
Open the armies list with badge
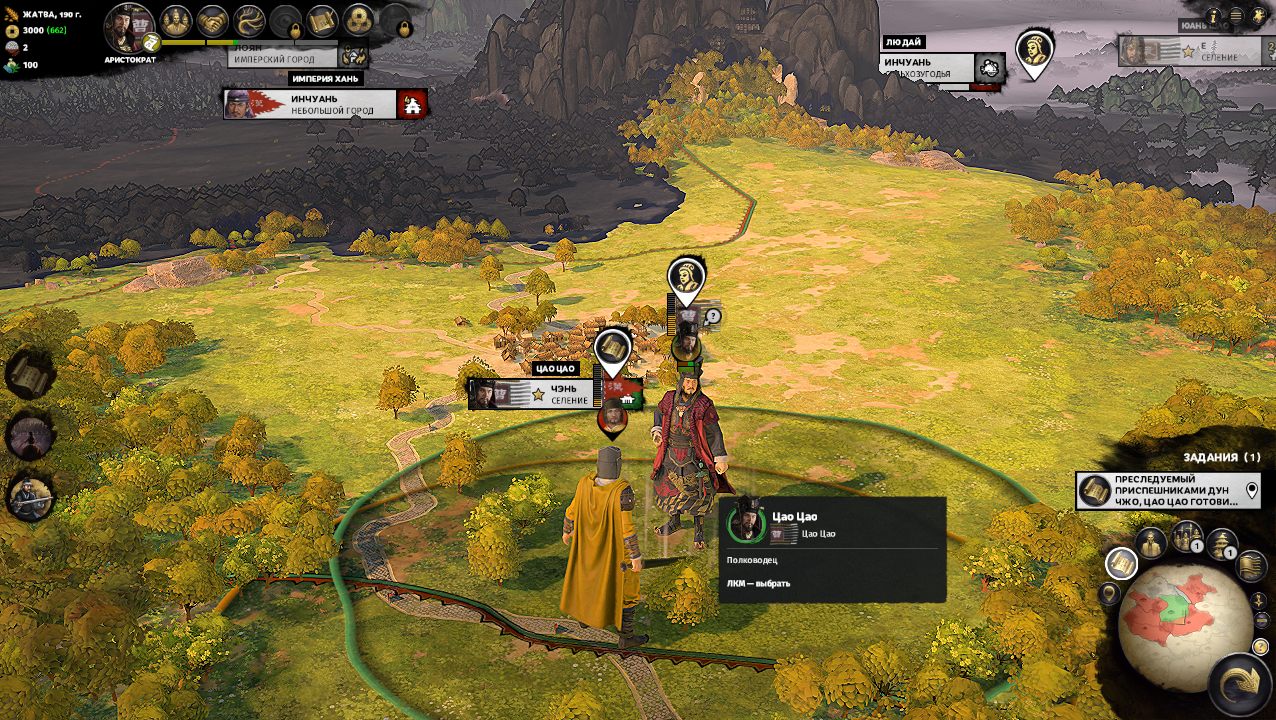pos(1187,538)
